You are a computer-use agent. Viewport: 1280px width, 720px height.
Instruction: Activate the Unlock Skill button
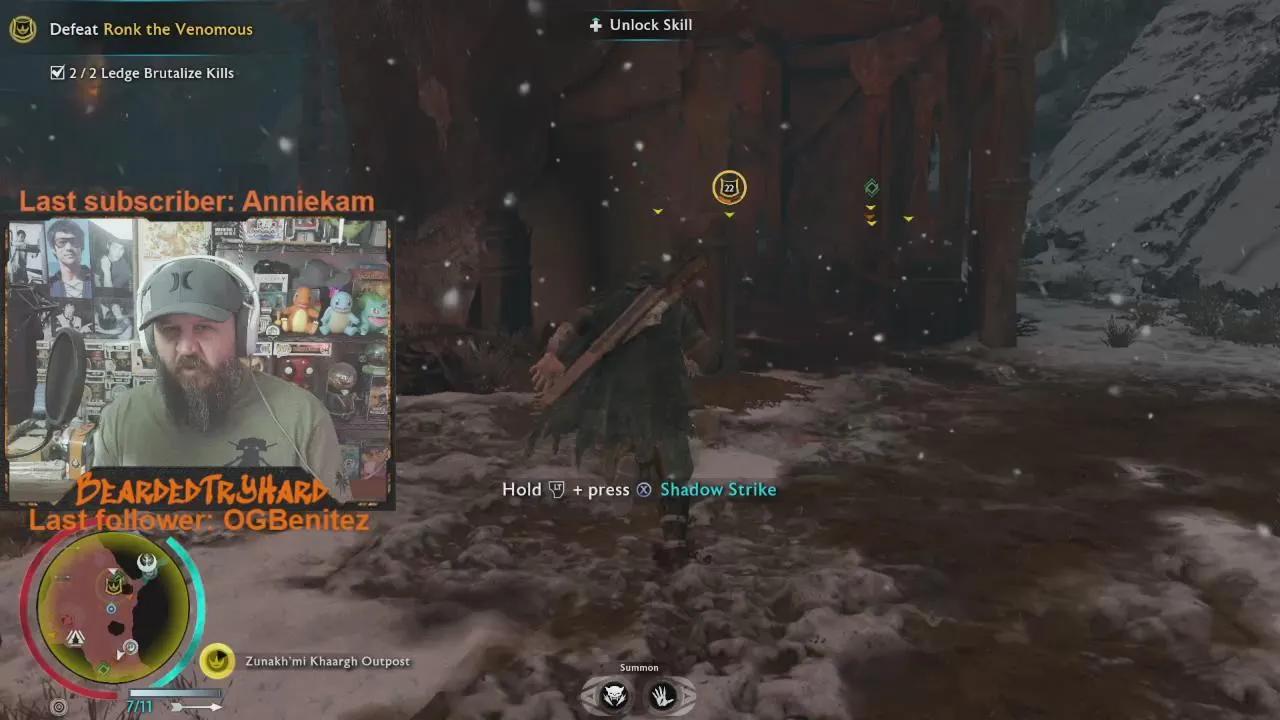click(x=640, y=25)
